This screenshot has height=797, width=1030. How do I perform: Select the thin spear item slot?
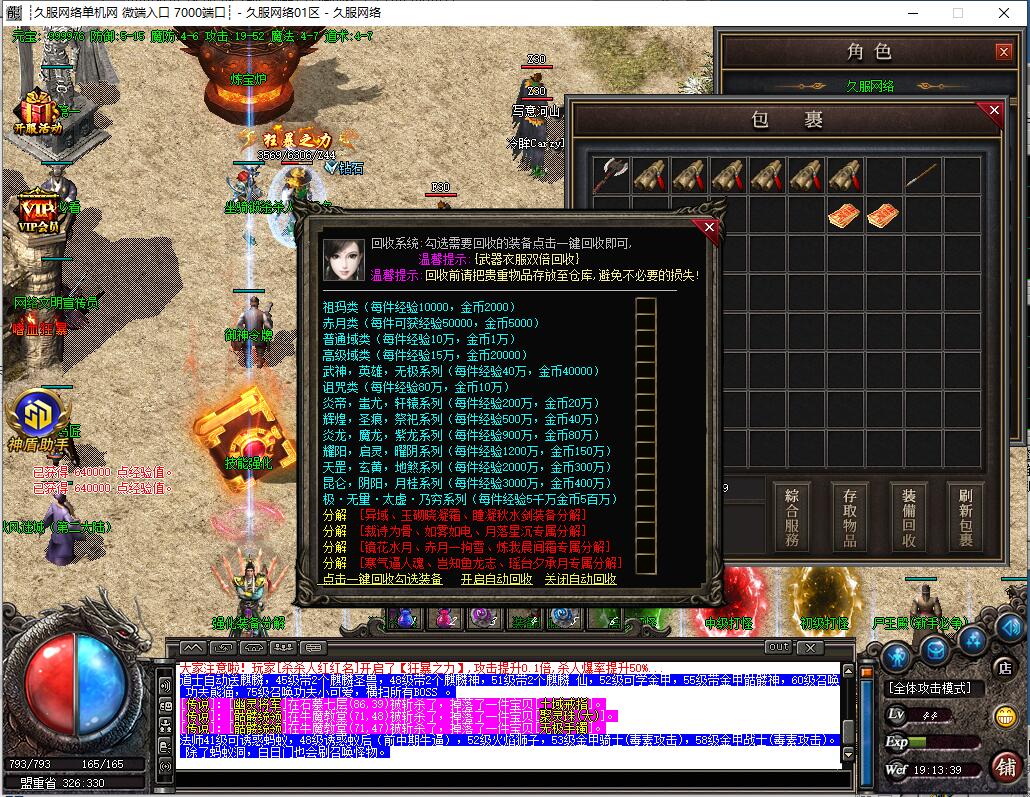[922, 175]
